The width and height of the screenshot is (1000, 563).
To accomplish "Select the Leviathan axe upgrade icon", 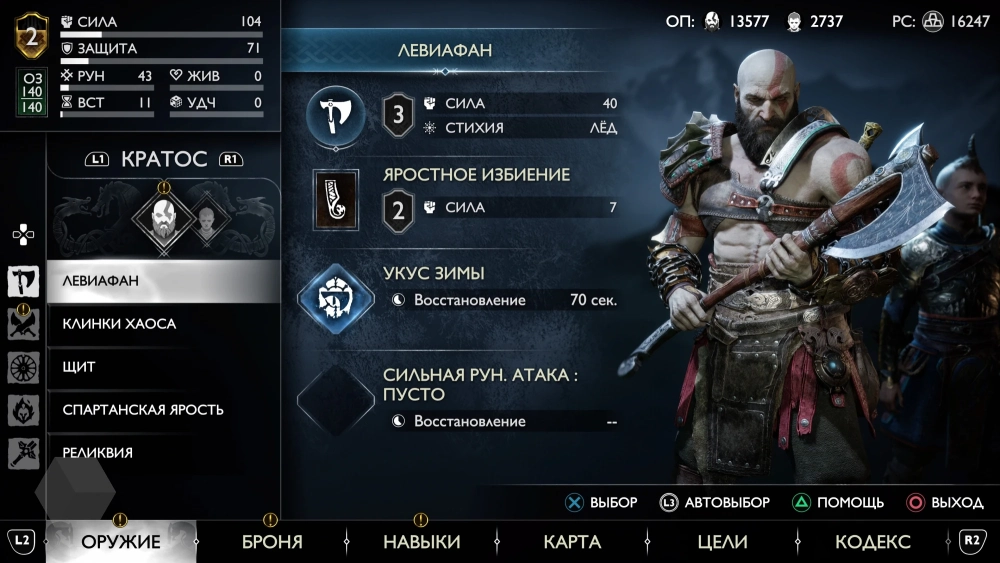I will point(335,115).
